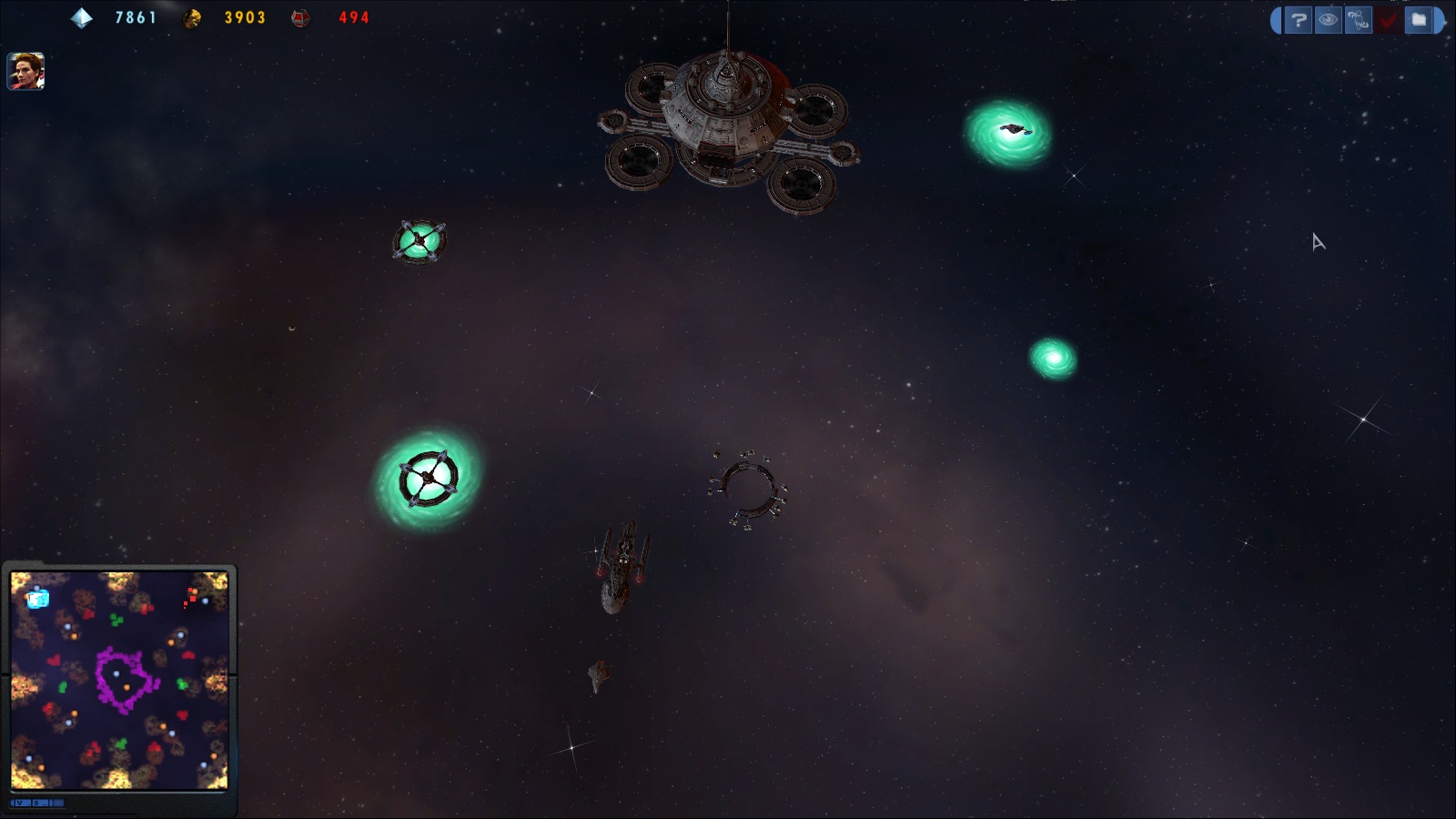Open the folder menu button

1419,20
